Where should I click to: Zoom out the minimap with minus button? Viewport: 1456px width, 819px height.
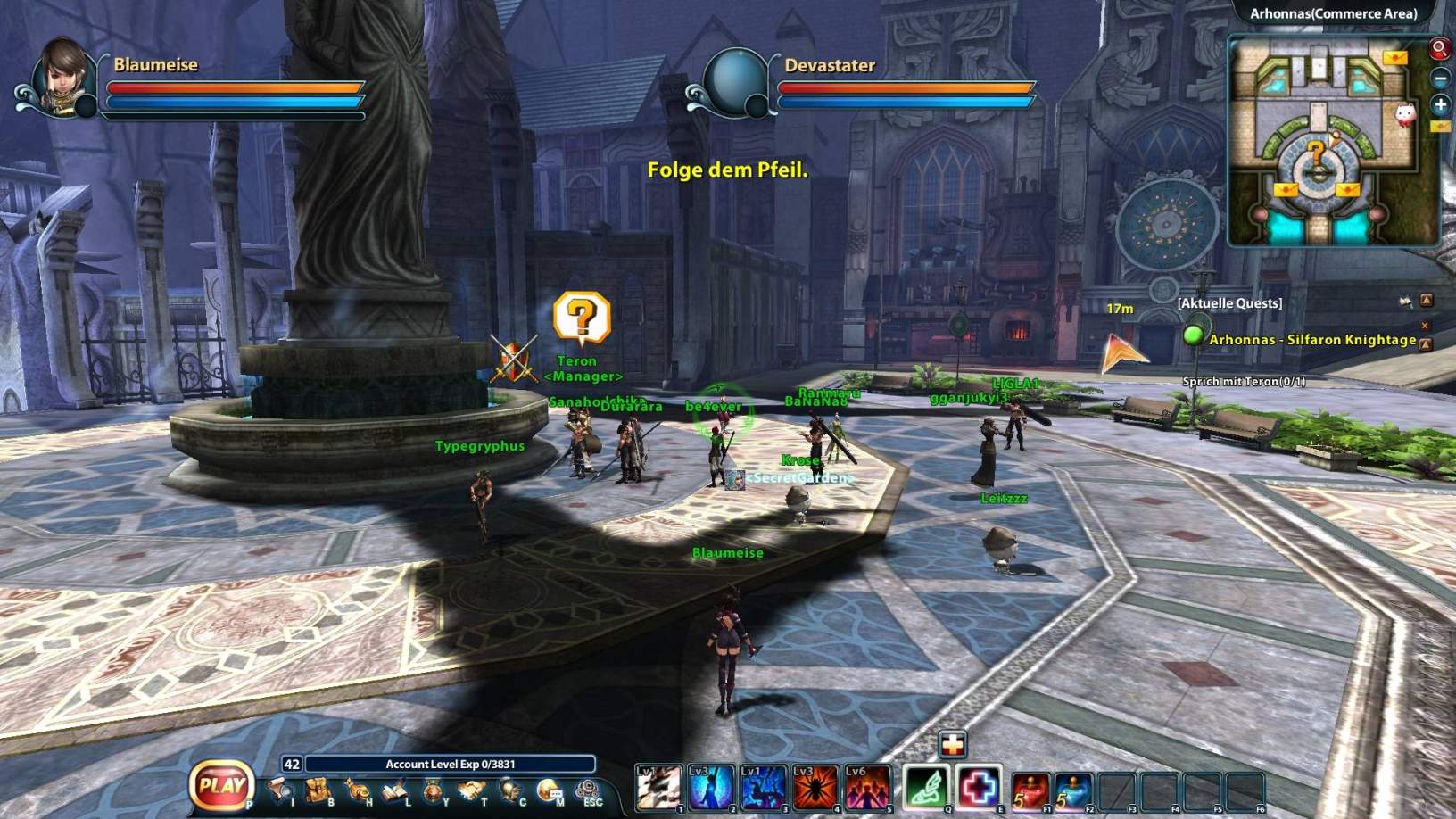pos(1440,78)
